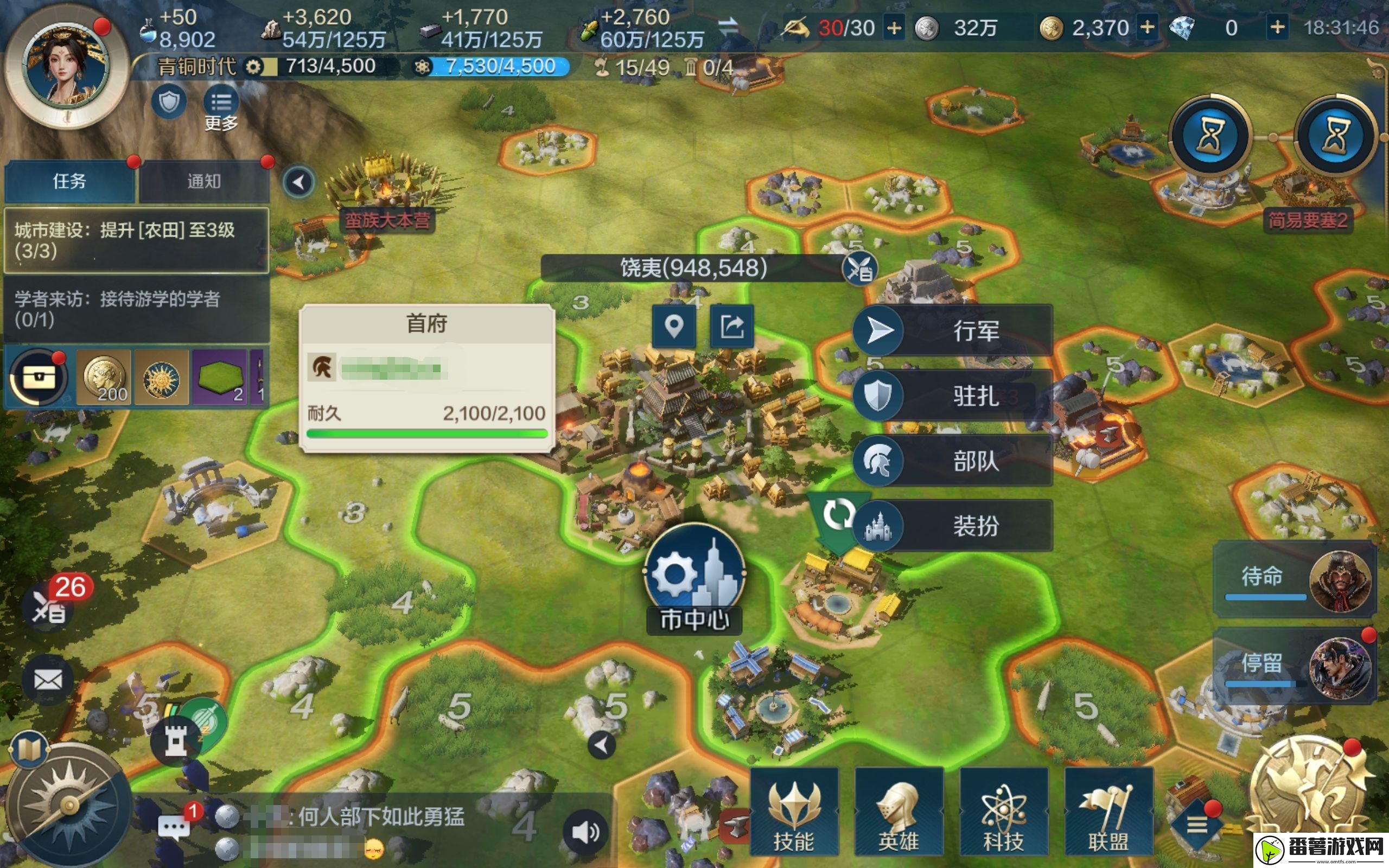Switch to the 任务 tasks tab

[69, 181]
